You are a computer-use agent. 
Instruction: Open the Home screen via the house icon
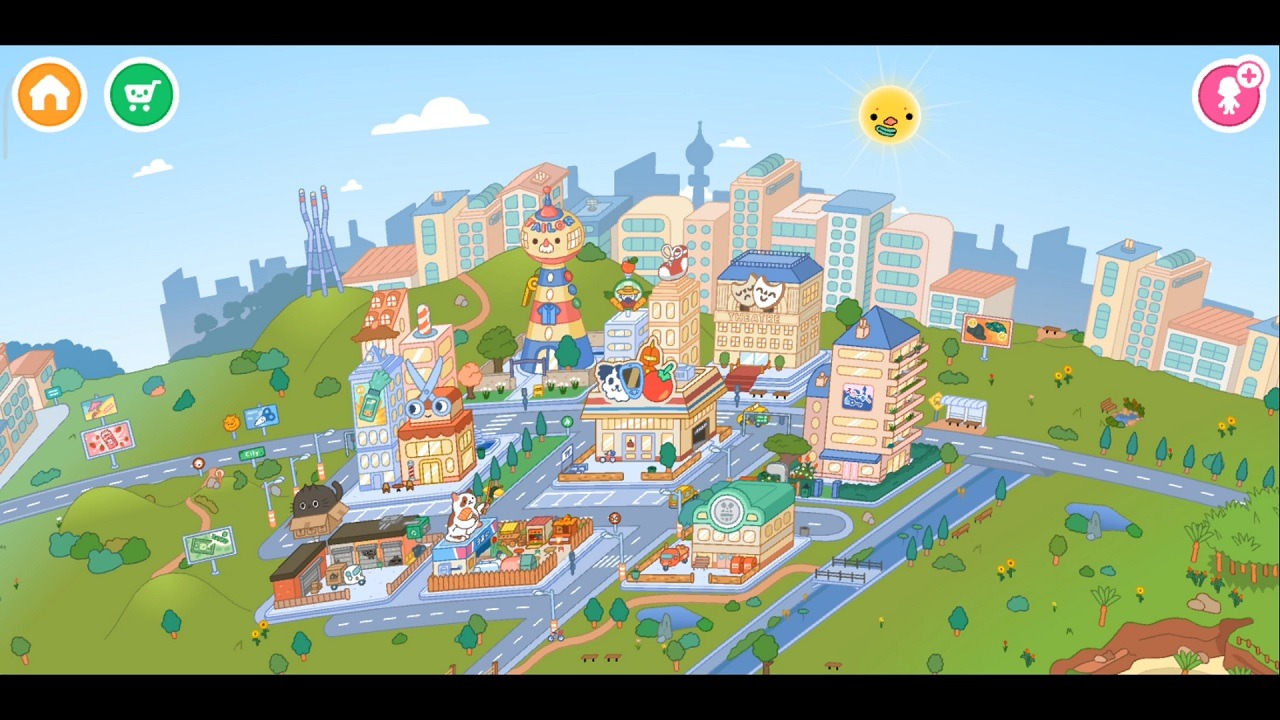pos(49,92)
